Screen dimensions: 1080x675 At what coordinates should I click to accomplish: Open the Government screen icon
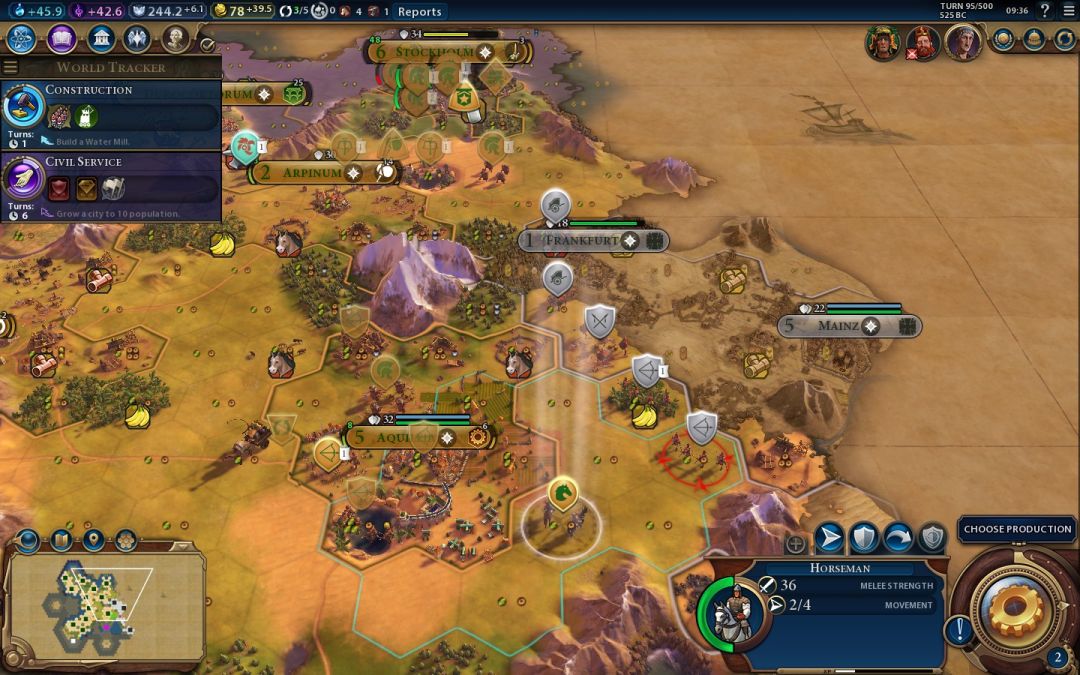point(100,39)
